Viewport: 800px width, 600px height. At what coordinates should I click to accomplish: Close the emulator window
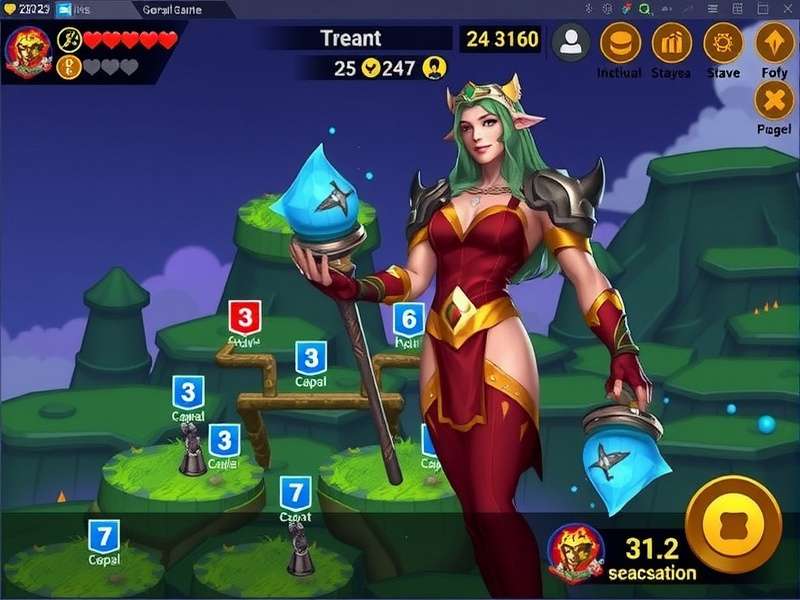pyautogui.click(x=786, y=10)
